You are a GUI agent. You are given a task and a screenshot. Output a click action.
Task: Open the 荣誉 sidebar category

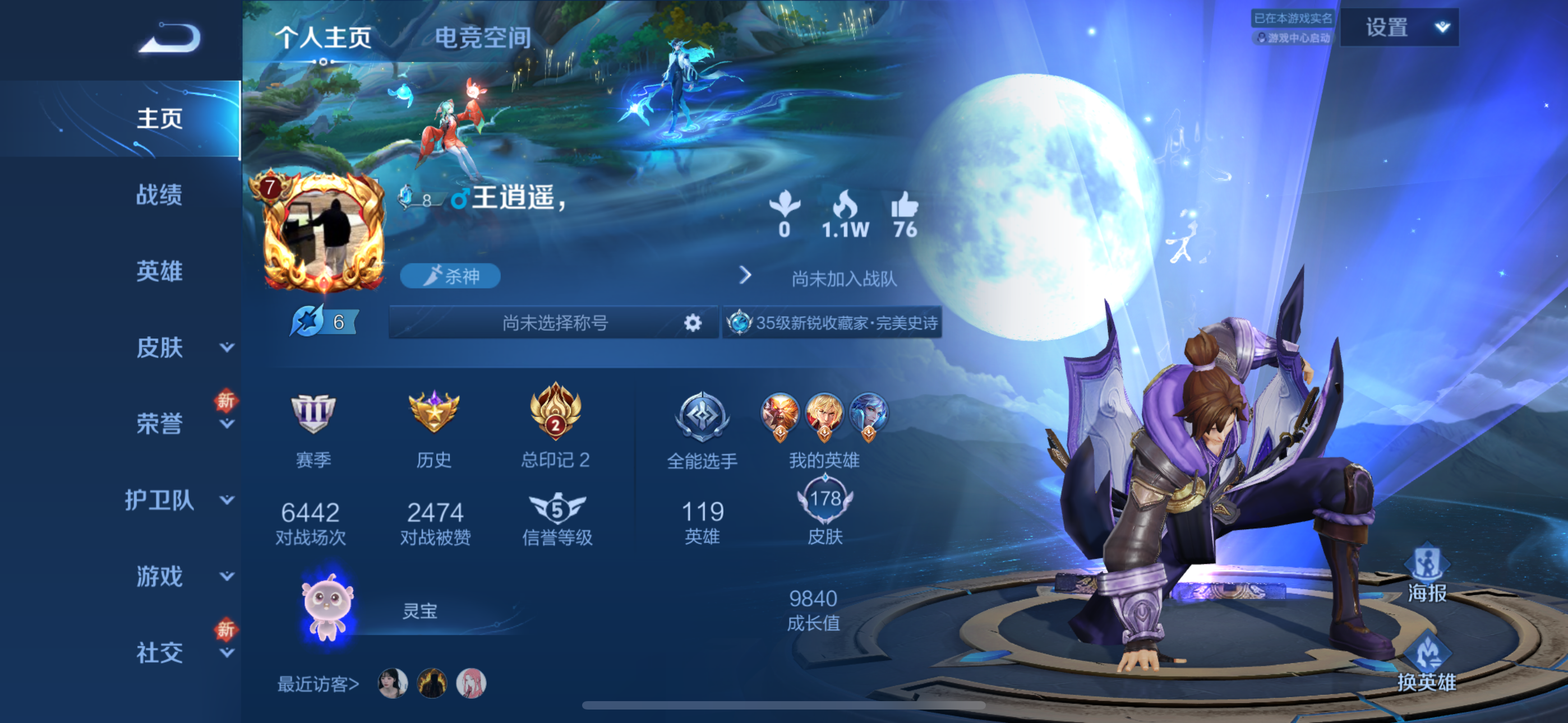point(160,424)
